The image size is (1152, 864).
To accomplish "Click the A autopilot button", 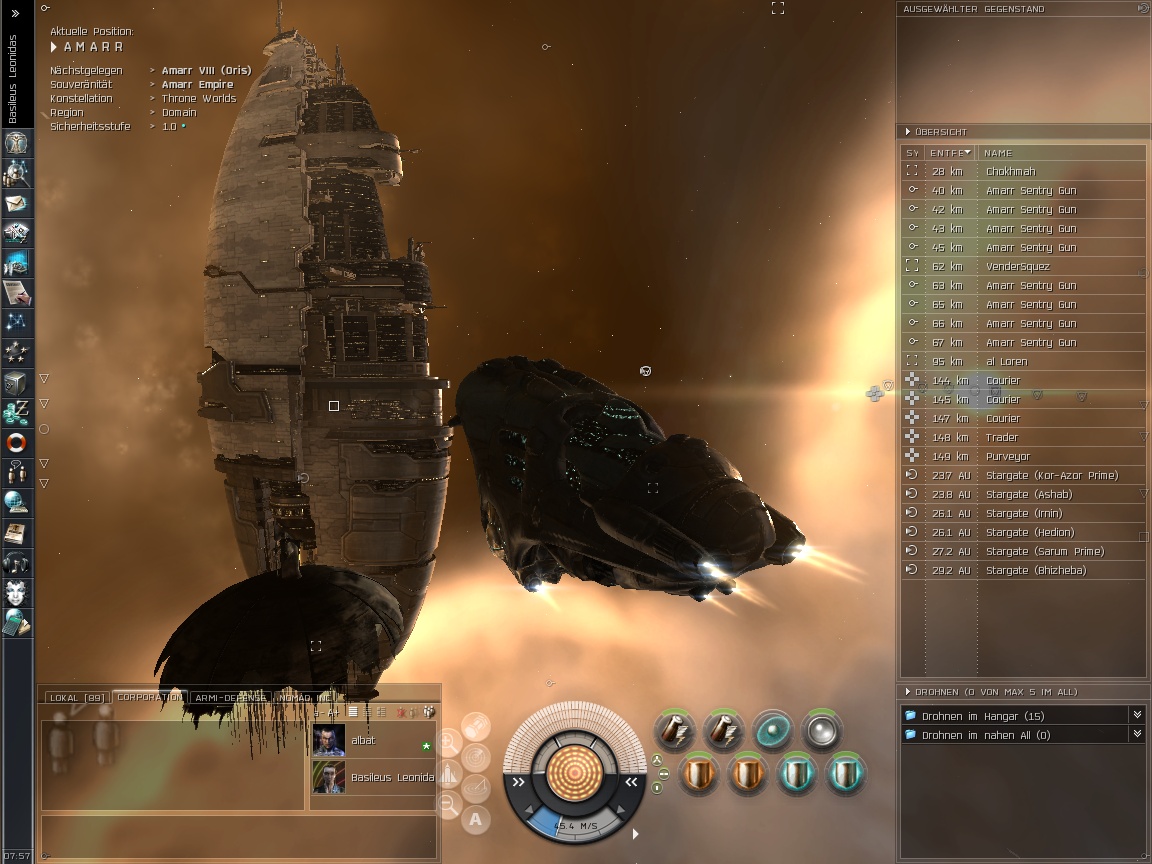I will point(476,819).
